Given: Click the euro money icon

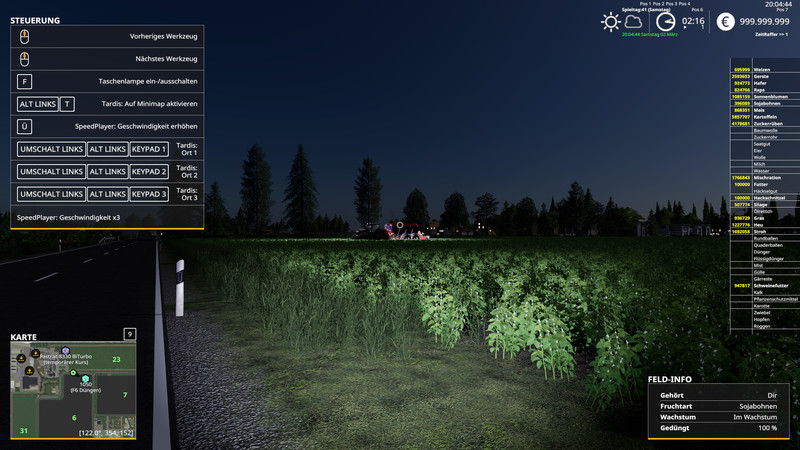Looking at the screenshot, I should coord(725,21).
